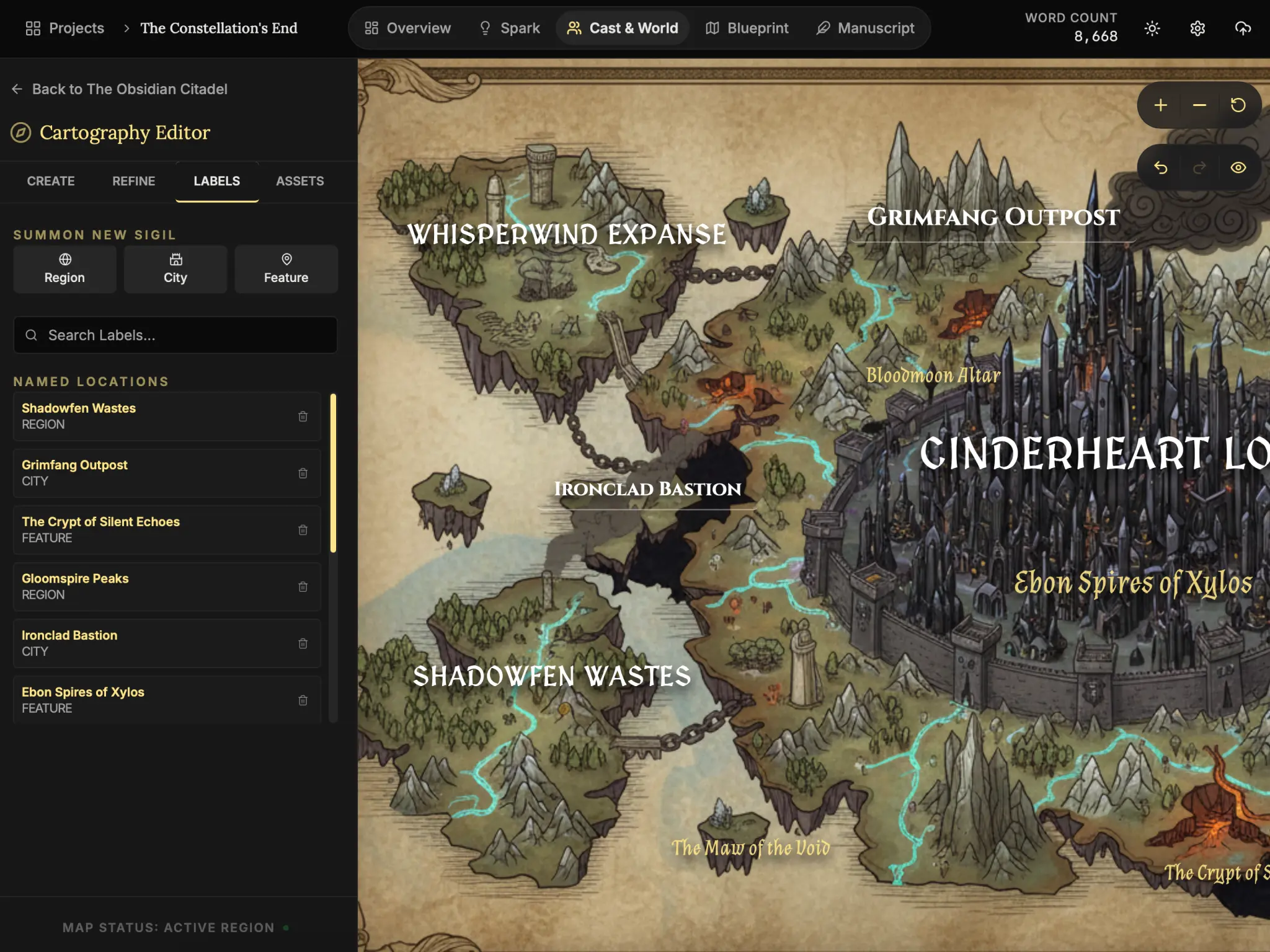Open the ASSETS tab

coord(300,181)
